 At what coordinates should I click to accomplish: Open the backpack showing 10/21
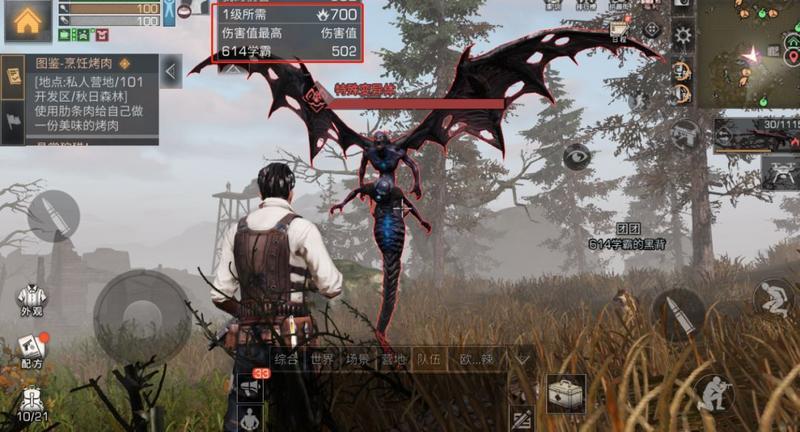32,402
